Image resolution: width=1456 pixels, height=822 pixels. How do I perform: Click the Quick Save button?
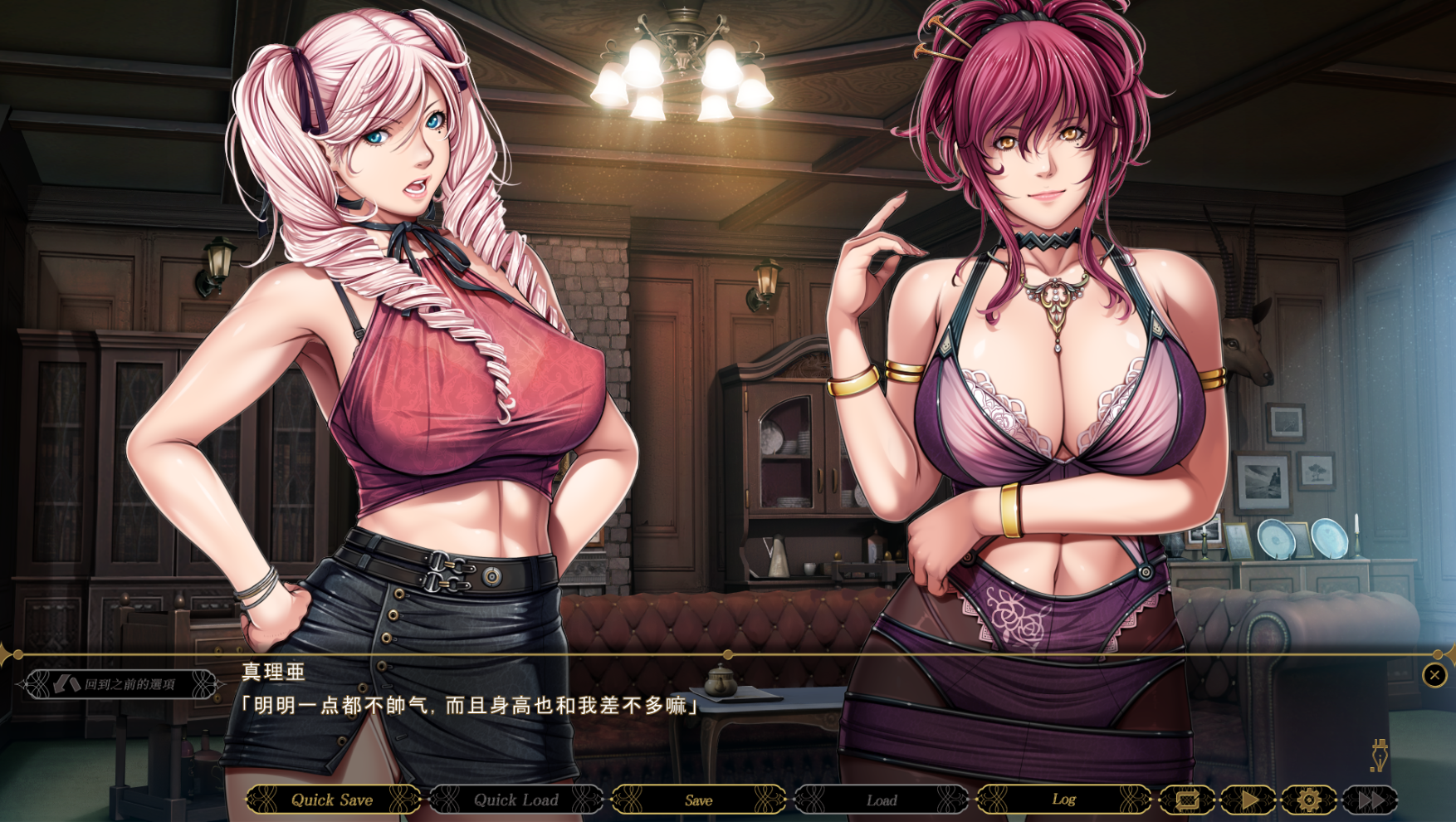[332, 800]
